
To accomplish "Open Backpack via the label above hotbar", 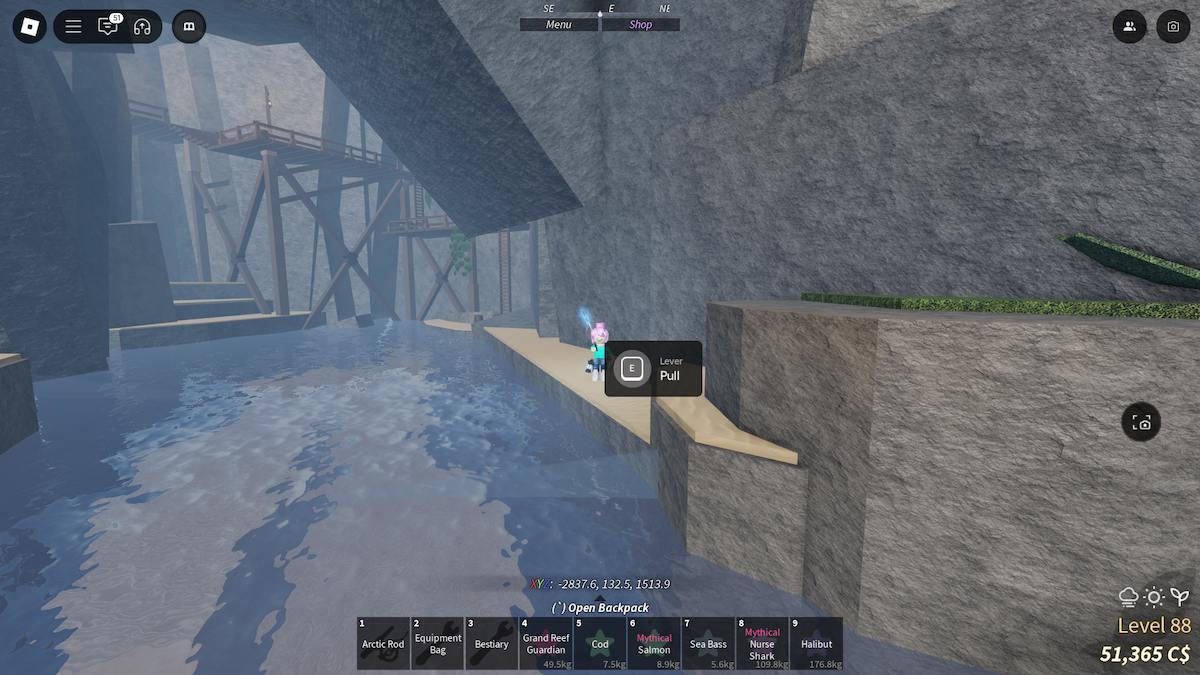I will tap(600, 607).
